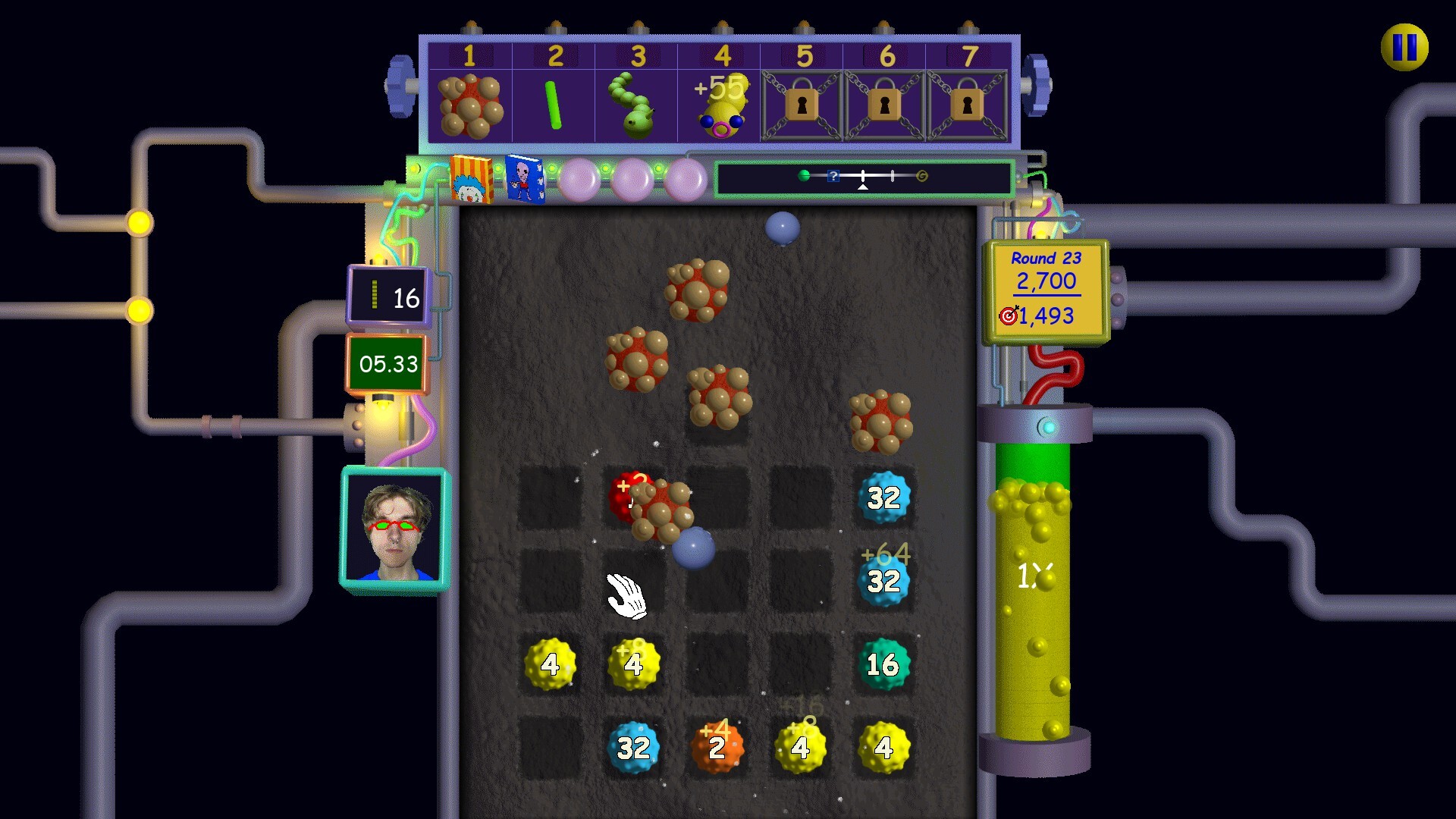This screenshot has width=1456, height=819.
Task: Click the locked slot numbered 6
Action: pyautogui.click(x=884, y=106)
